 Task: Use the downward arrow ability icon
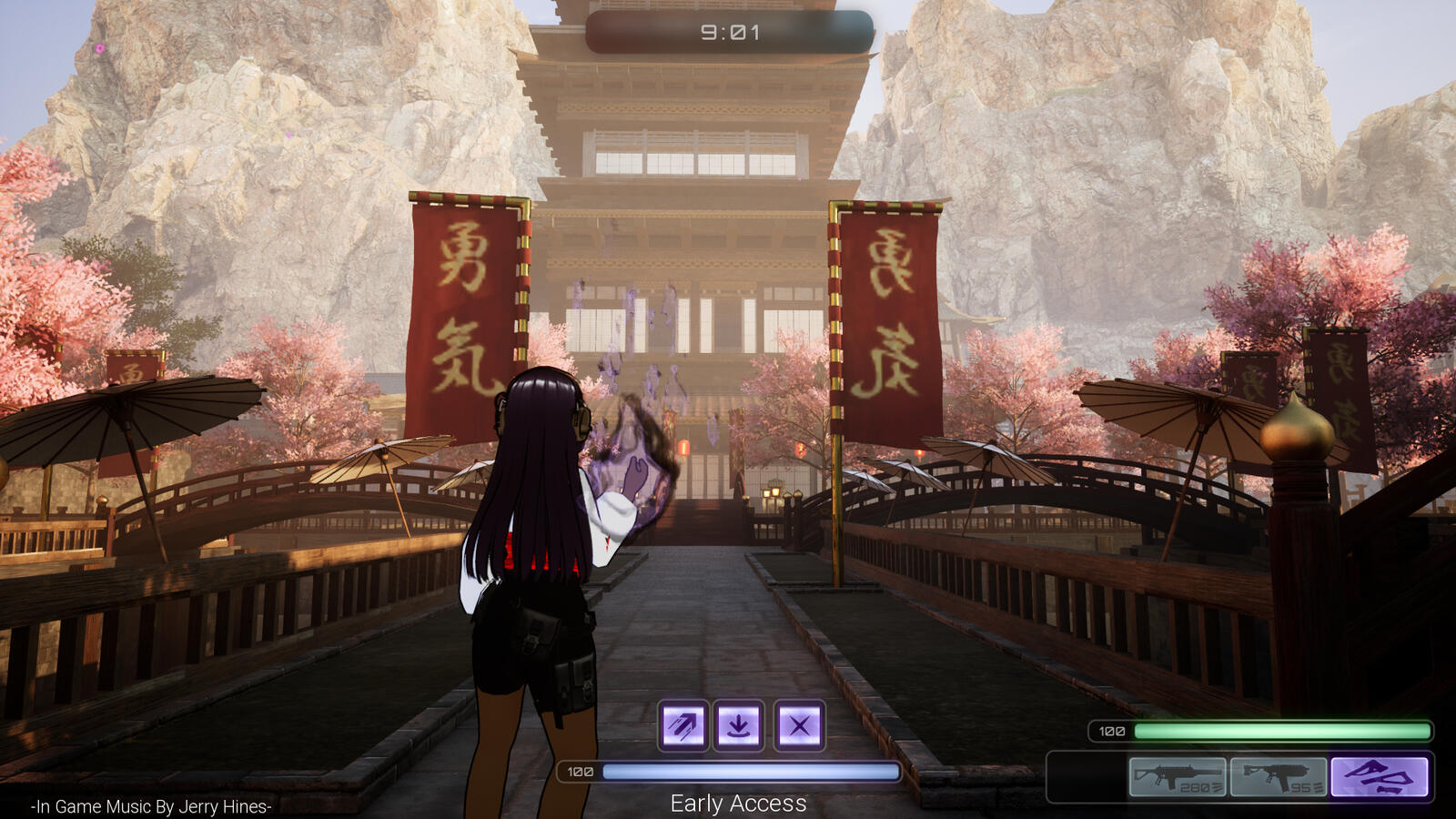[x=739, y=725]
